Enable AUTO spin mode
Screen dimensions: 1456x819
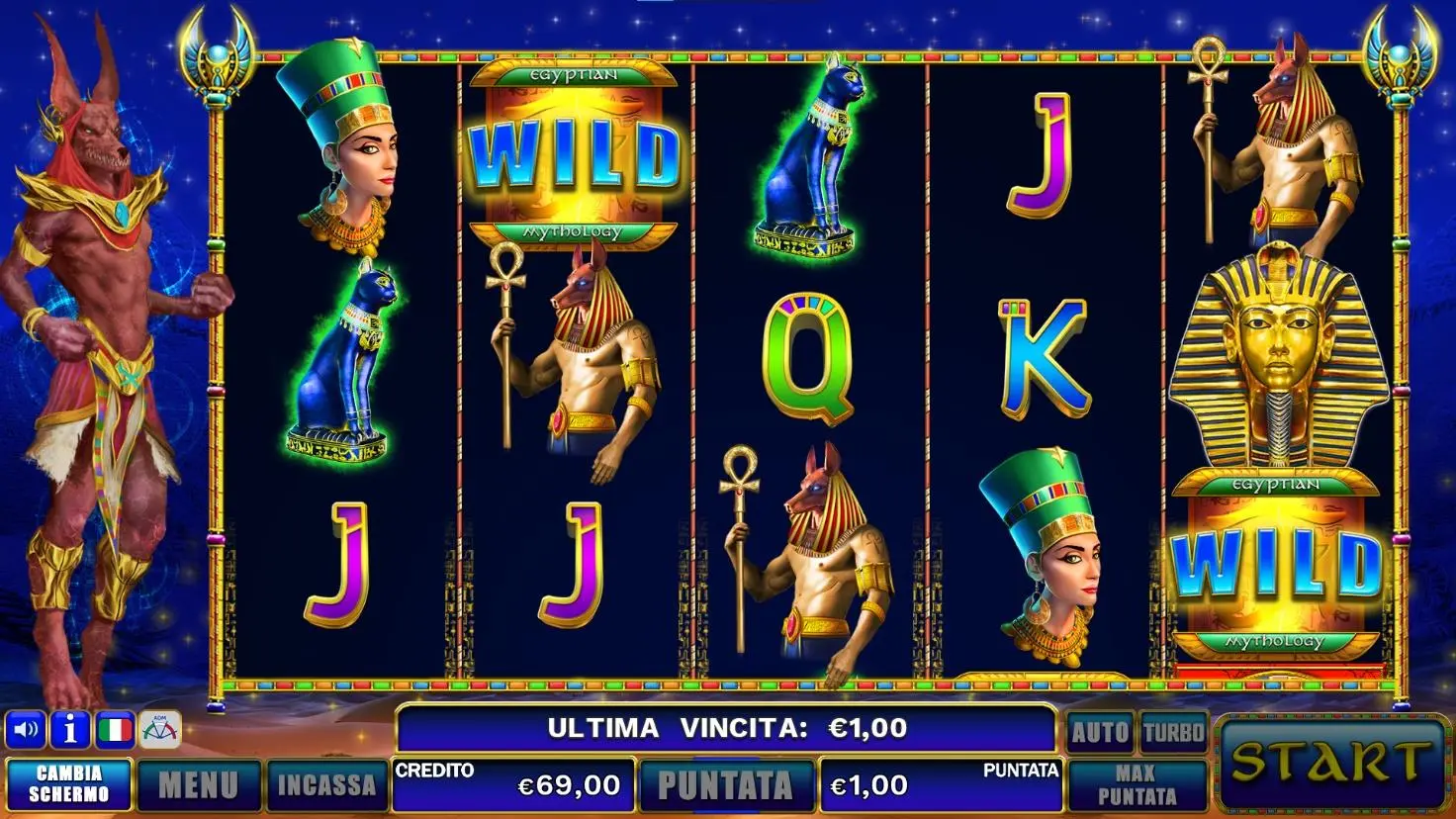click(1100, 733)
